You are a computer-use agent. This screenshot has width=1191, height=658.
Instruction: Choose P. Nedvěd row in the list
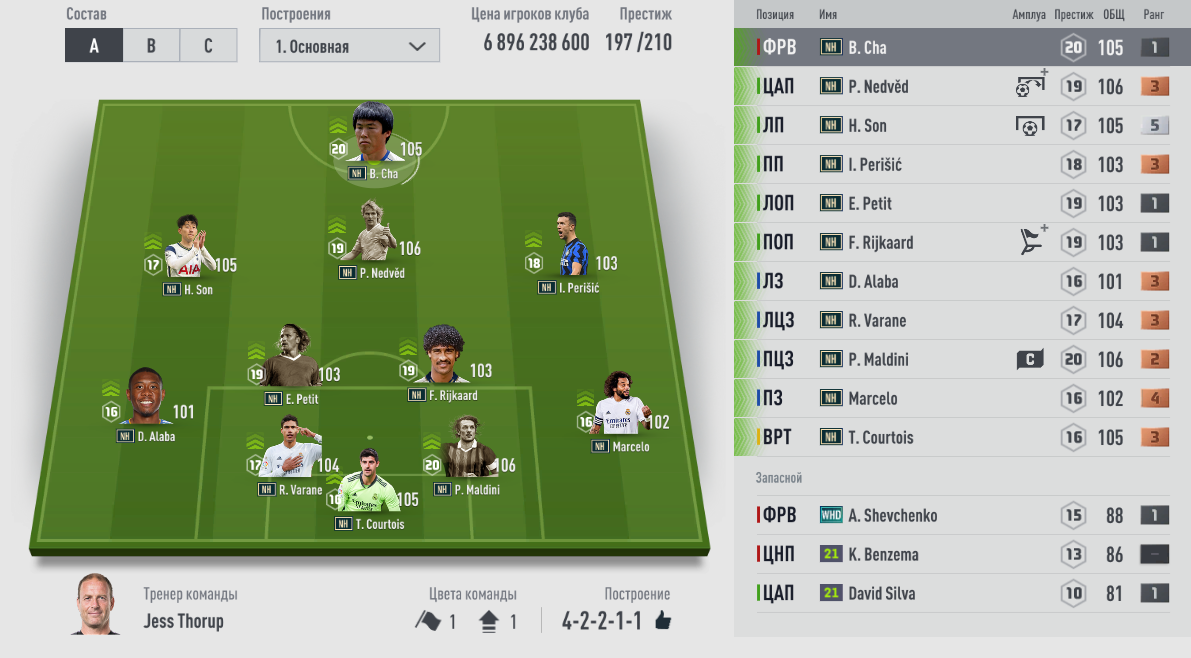click(960, 86)
